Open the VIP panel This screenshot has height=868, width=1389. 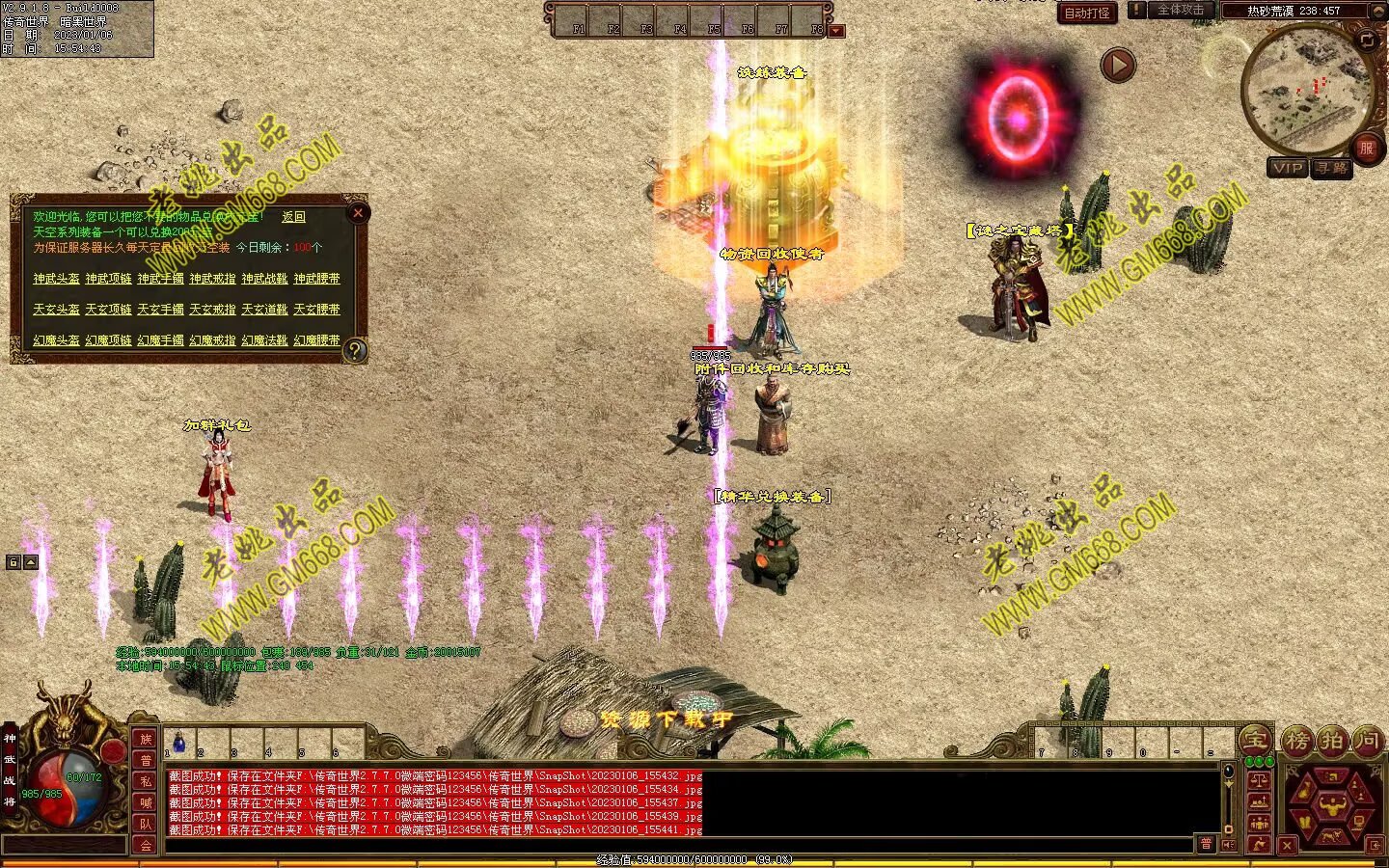[x=1288, y=168]
